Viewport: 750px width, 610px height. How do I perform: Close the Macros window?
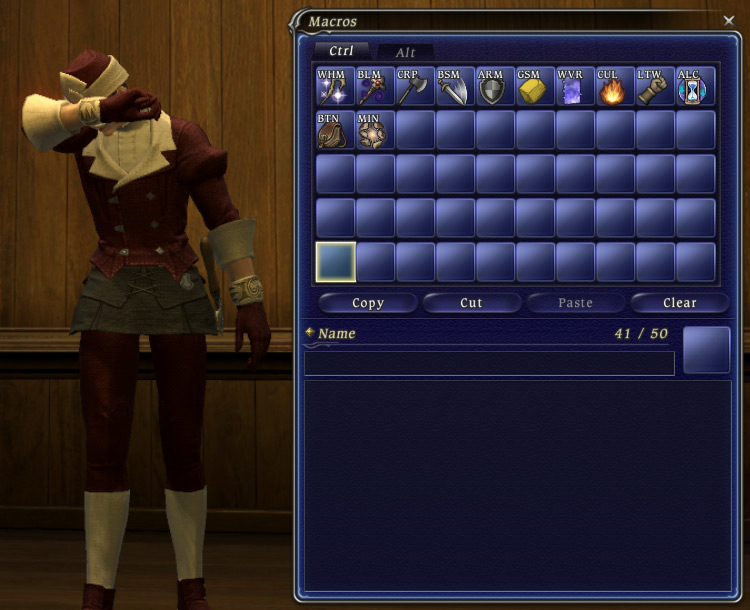[x=728, y=19]
